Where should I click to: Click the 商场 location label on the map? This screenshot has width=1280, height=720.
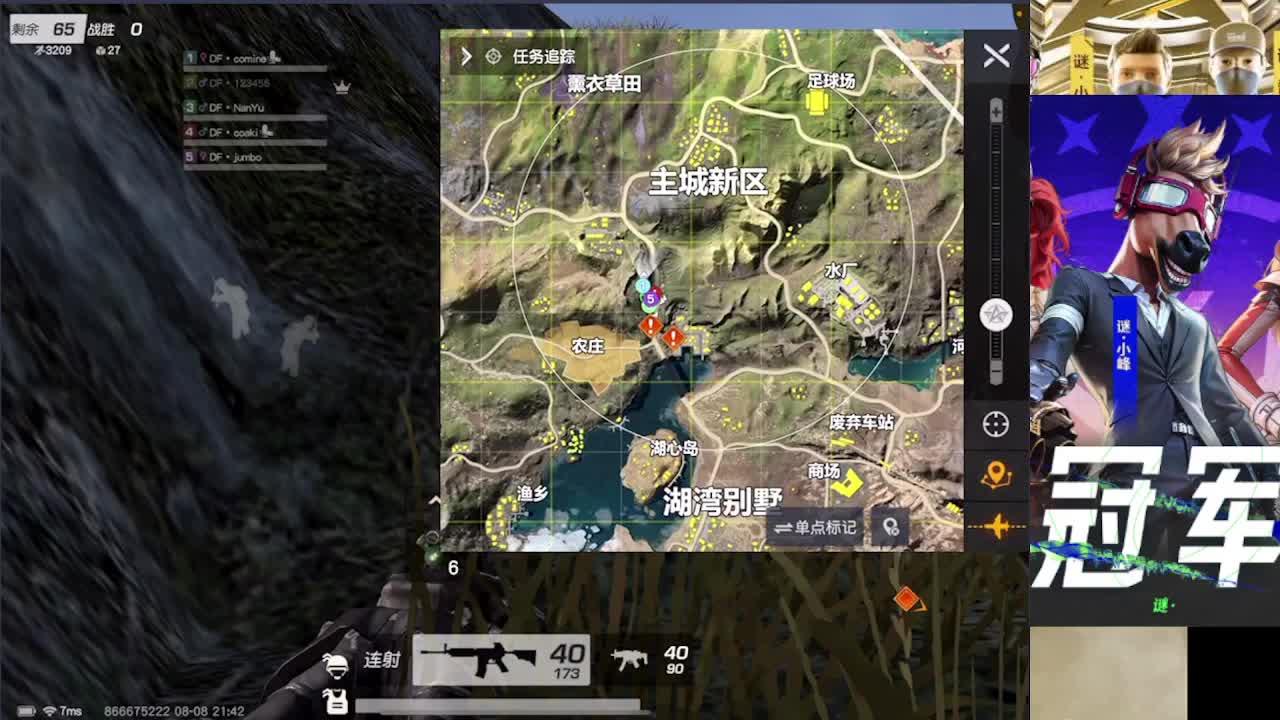point(822,471)
